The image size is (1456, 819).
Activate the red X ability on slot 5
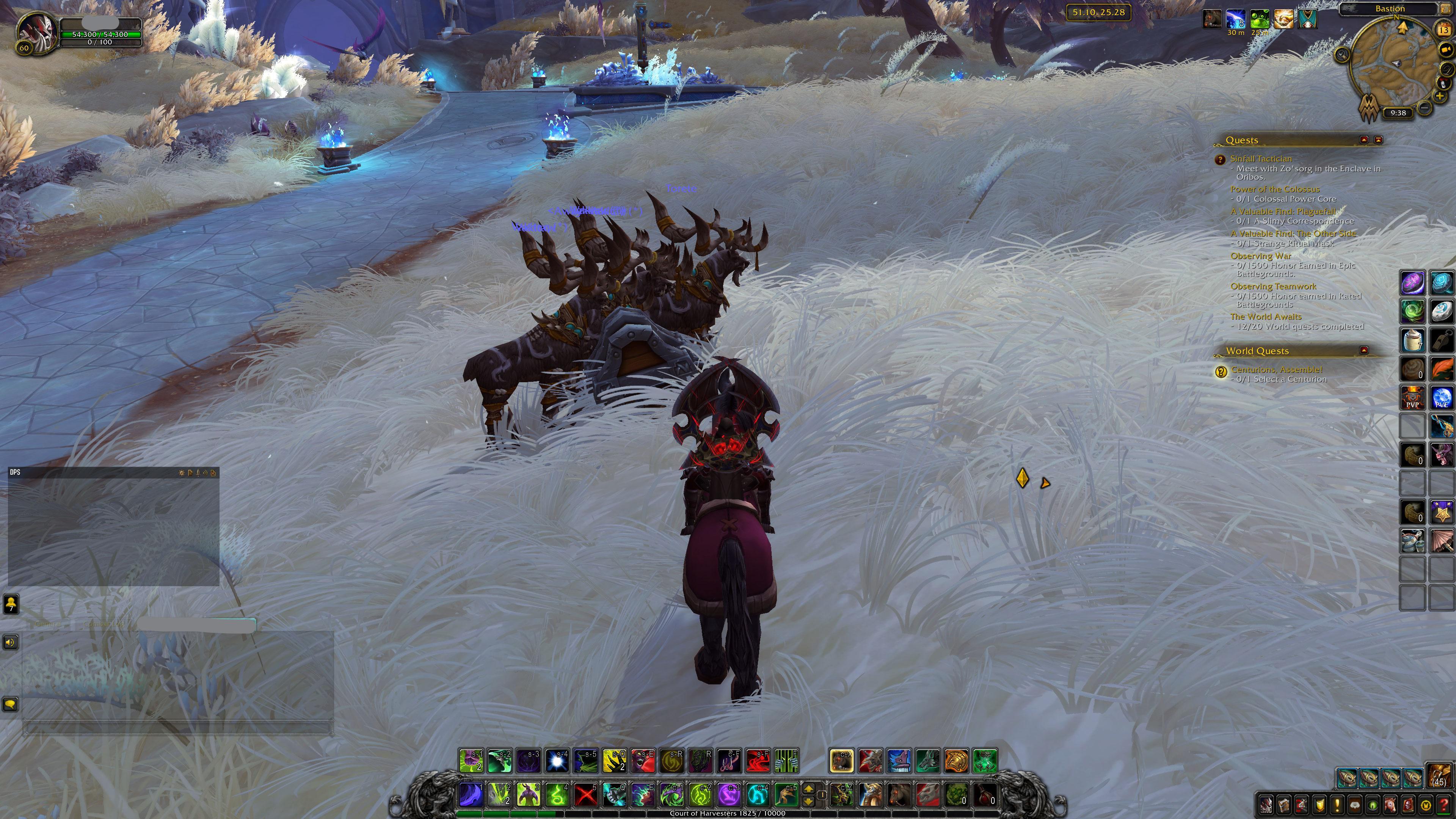[585, 795]
